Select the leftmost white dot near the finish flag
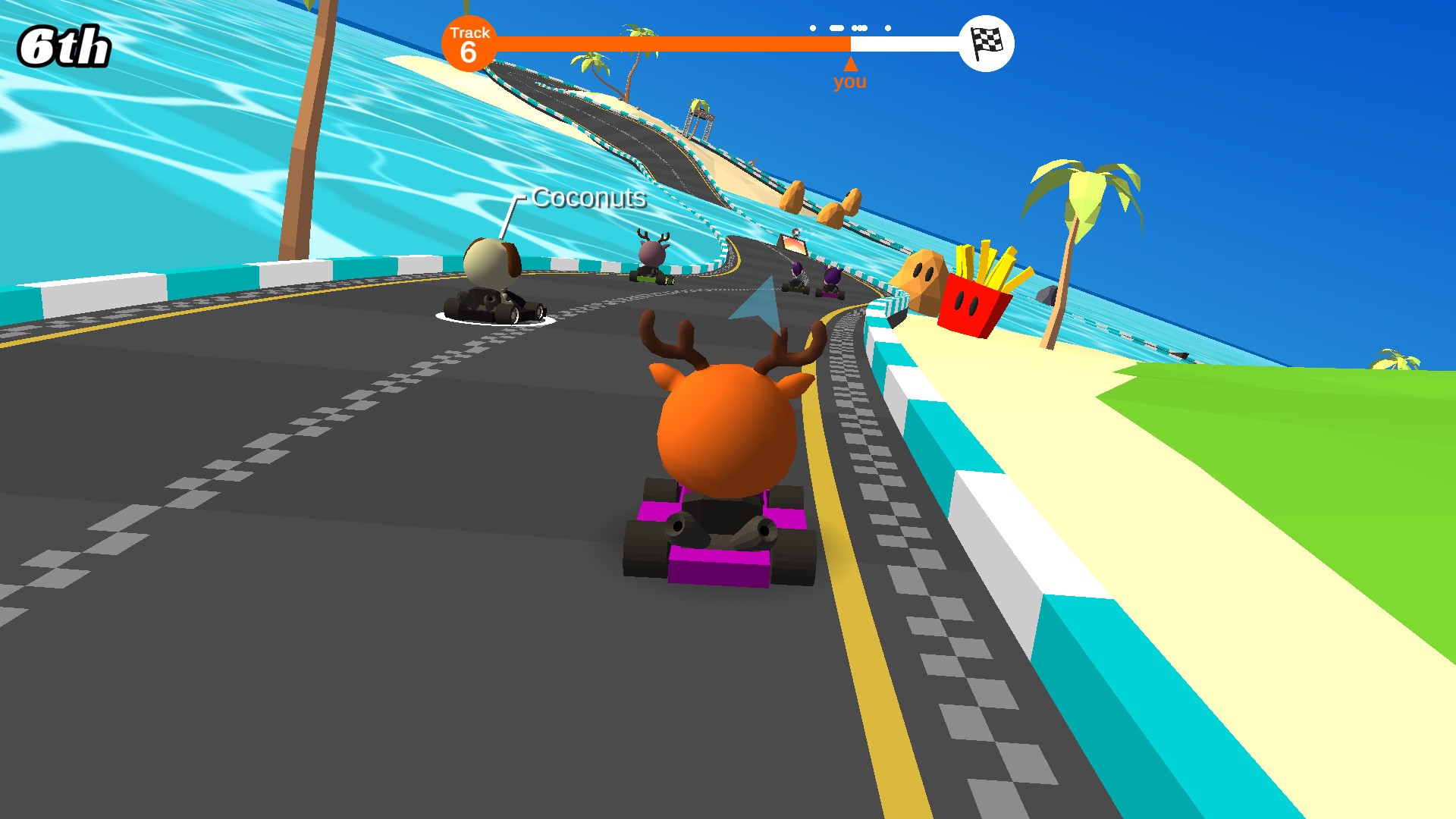The height and width of the screenshot is (819, 1456). coord(813,27)
